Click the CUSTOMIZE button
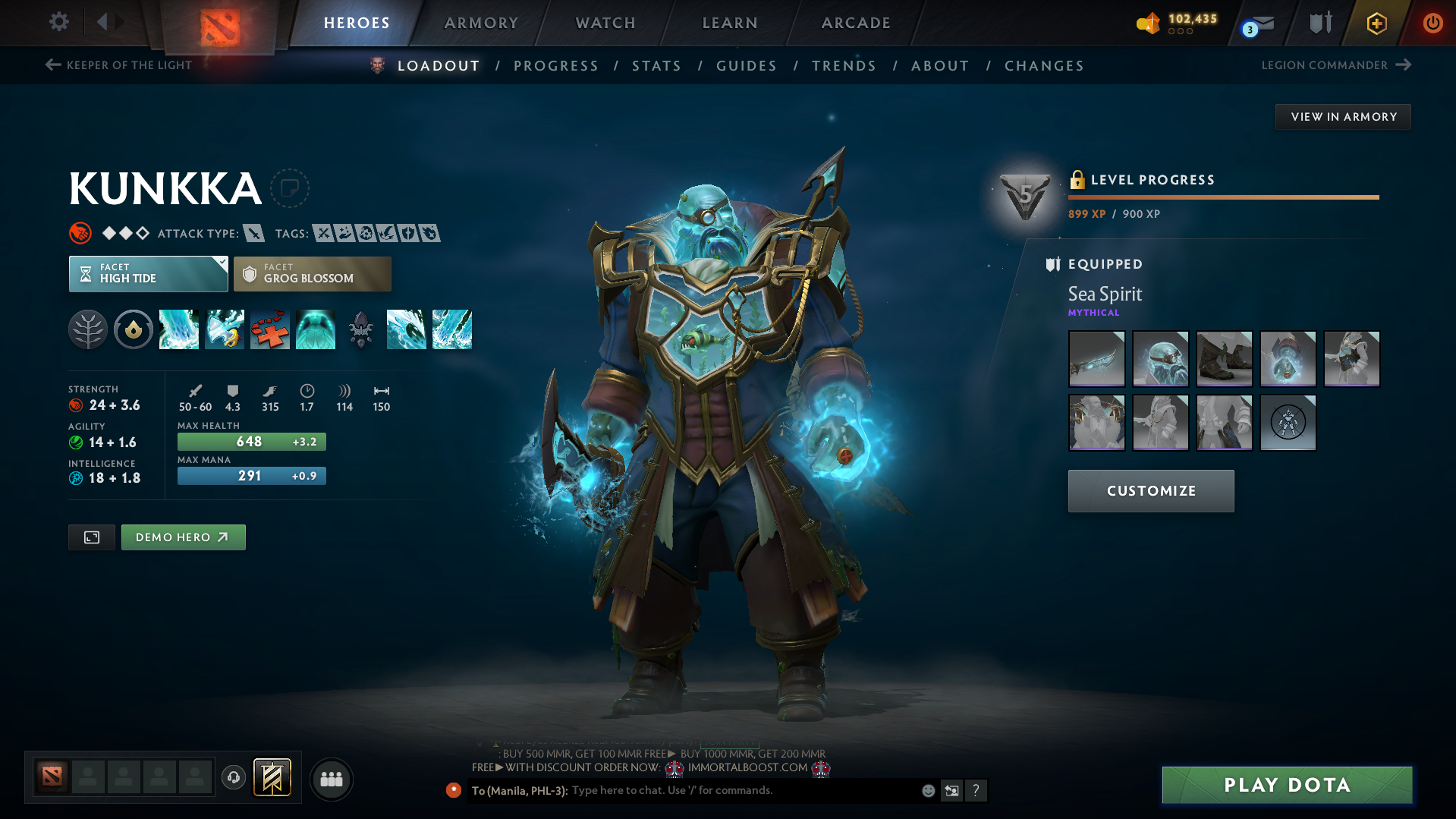 click(x=1150, y=490)
